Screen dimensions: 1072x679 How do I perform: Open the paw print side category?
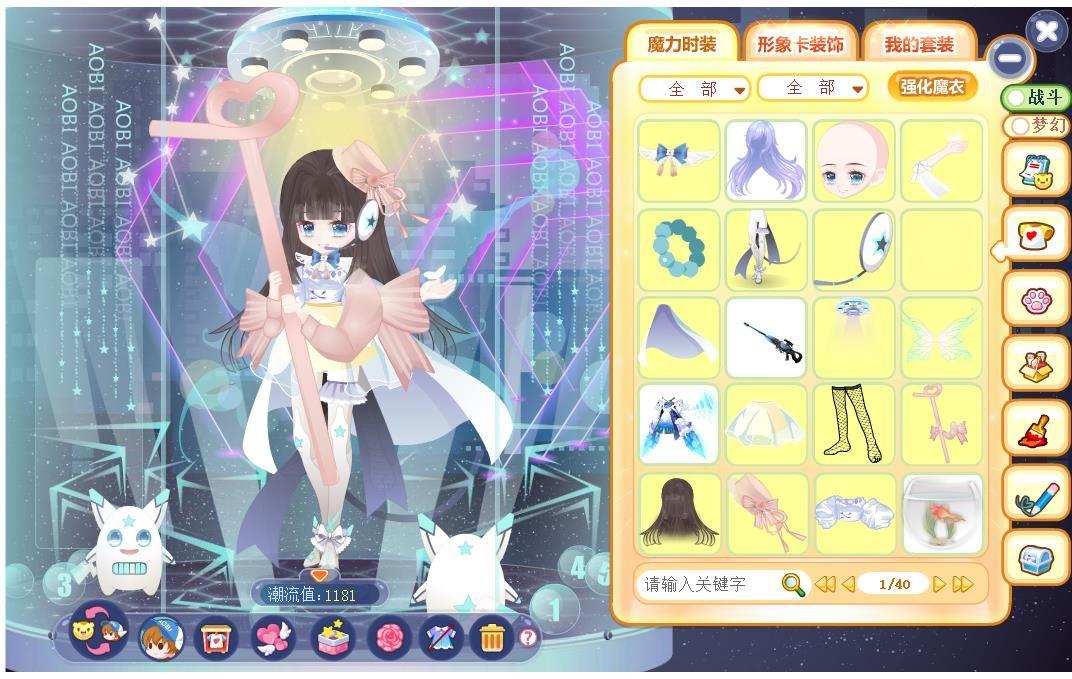click(x=1036, y=300)
